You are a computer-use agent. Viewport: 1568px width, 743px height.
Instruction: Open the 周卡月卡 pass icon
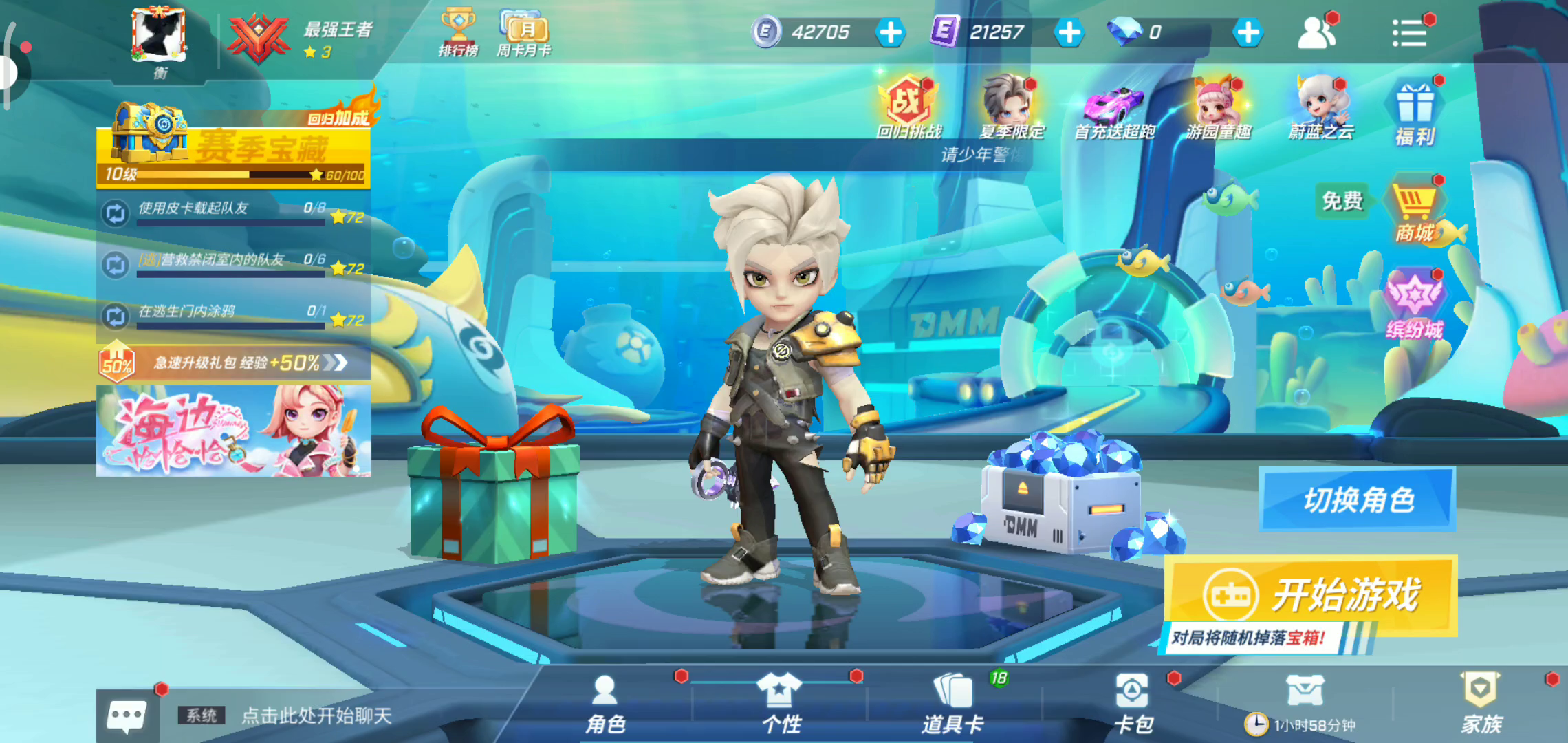[x=524, y=32]
